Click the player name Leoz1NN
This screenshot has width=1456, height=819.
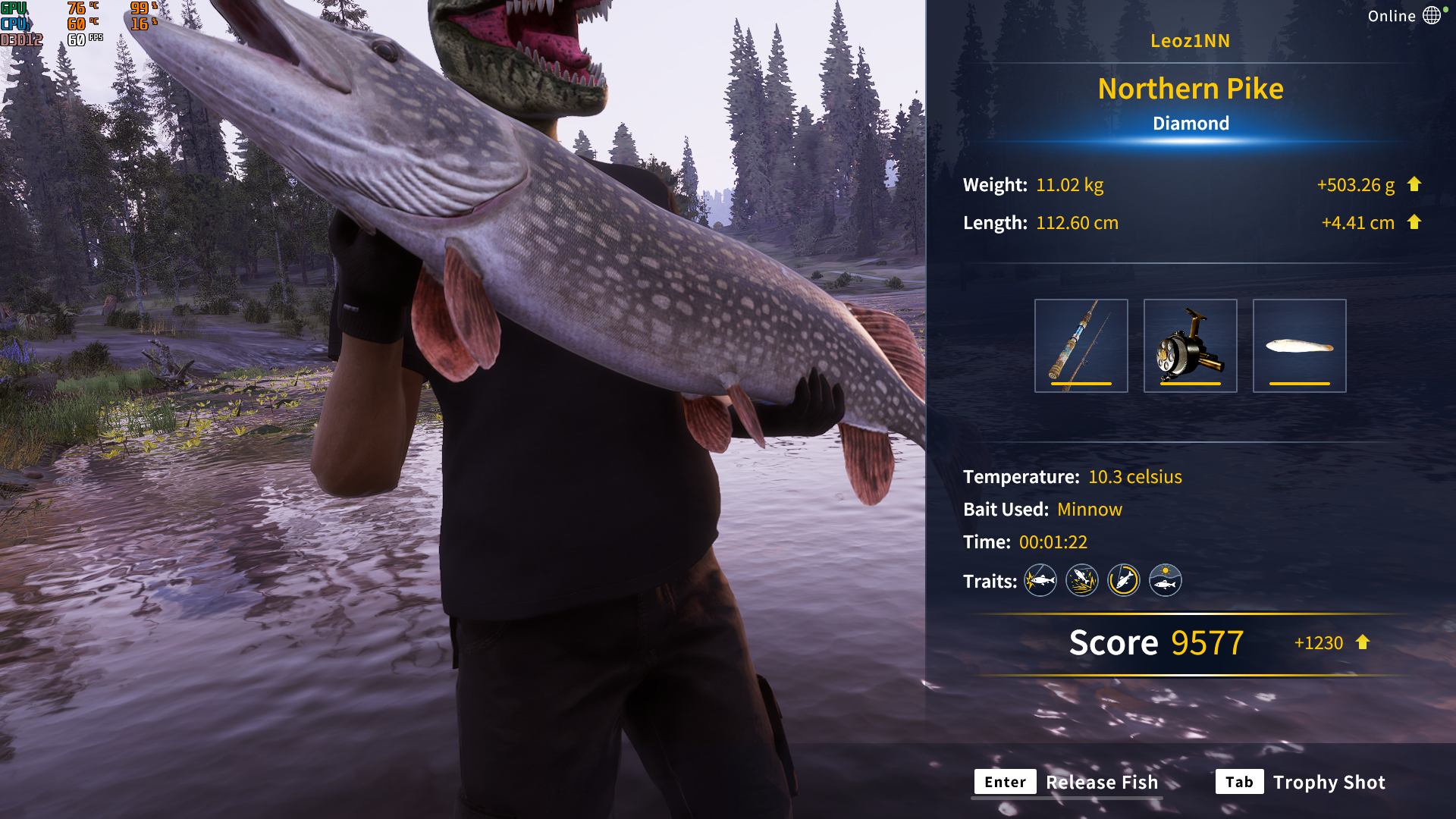tap(1191, 41)
